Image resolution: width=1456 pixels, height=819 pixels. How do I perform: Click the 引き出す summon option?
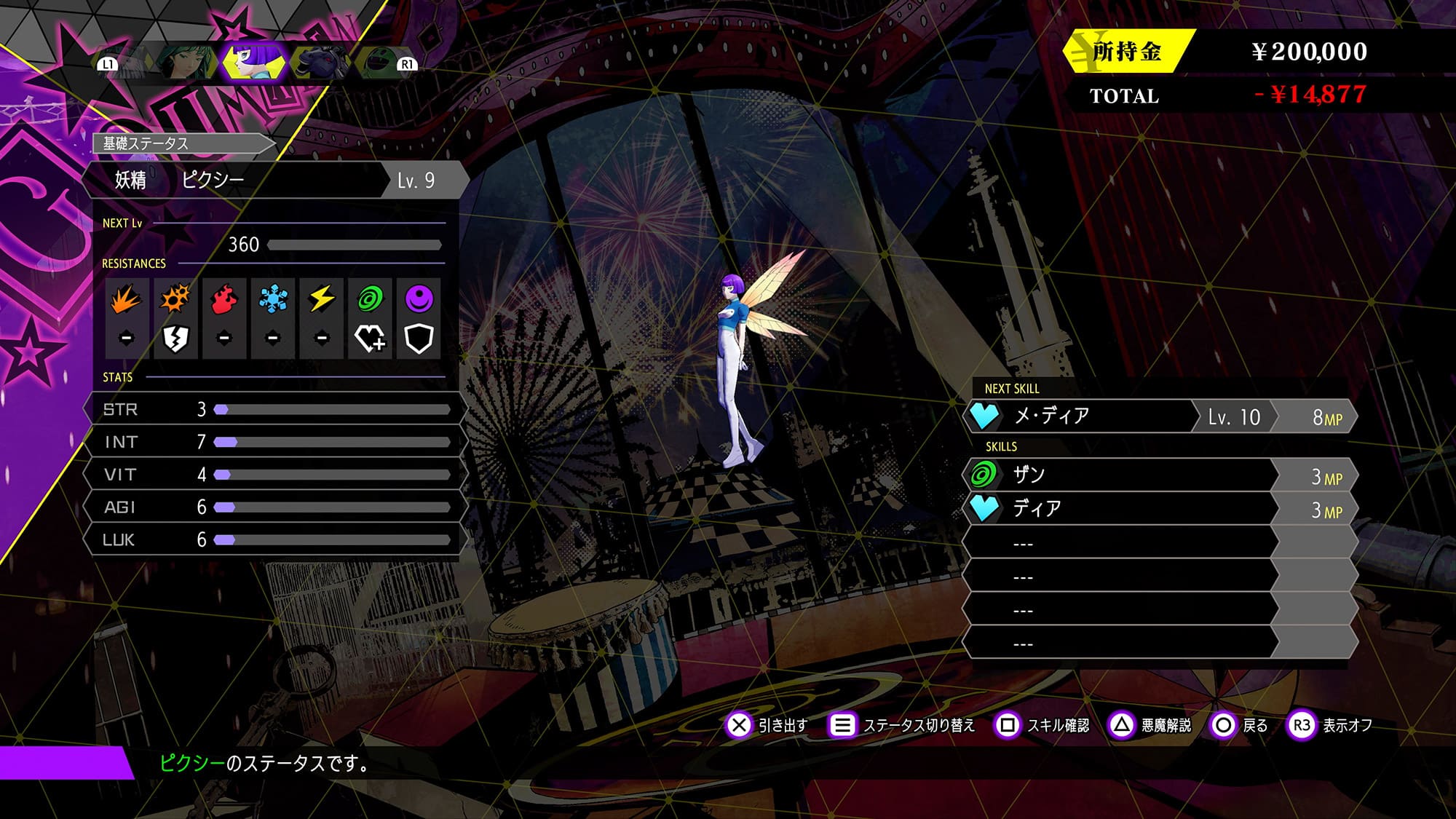tap(767, 725)
